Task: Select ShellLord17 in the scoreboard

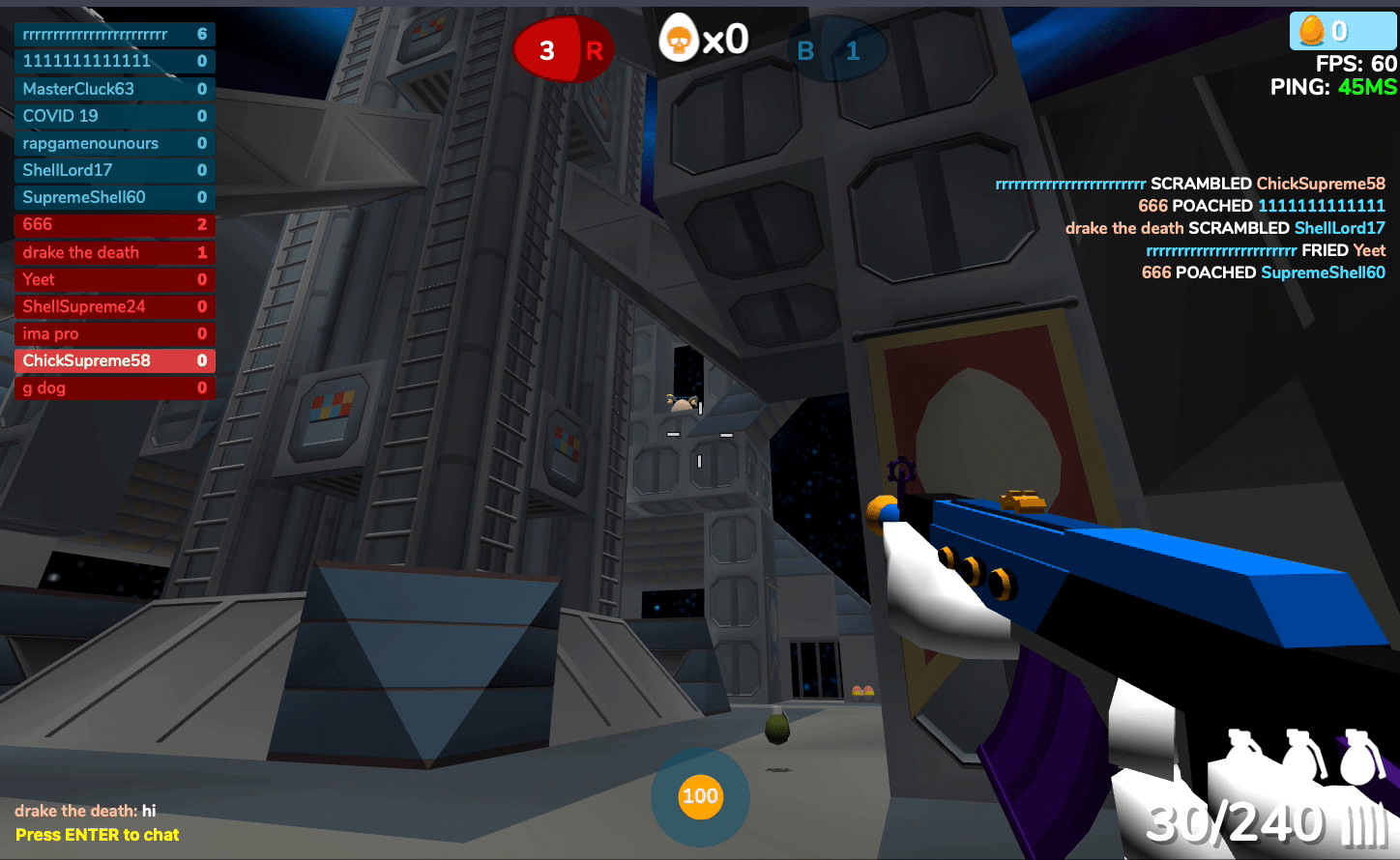Action: pos(114,170)
